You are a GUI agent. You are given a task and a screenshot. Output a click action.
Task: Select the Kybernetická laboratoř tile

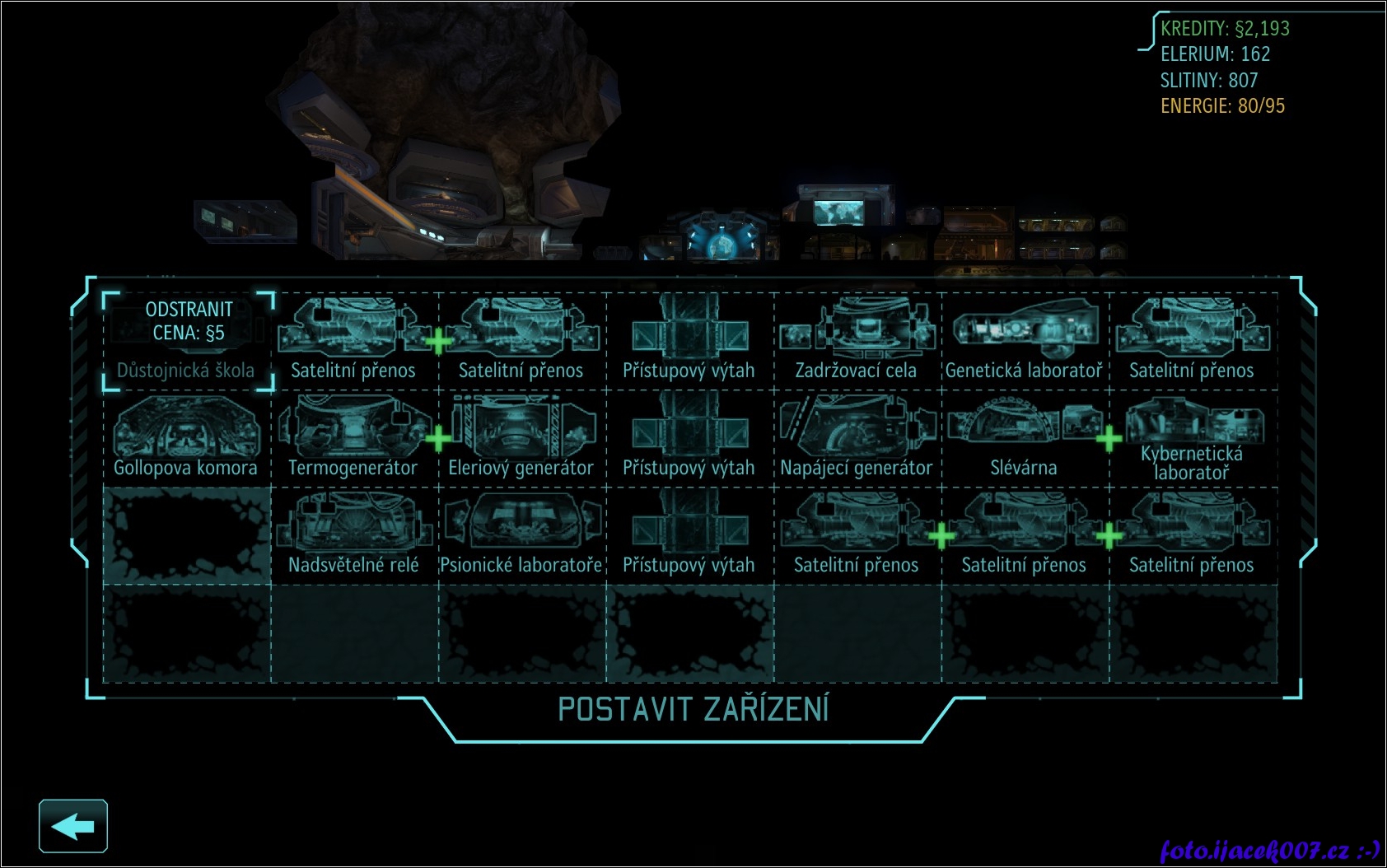point(1192,438)
